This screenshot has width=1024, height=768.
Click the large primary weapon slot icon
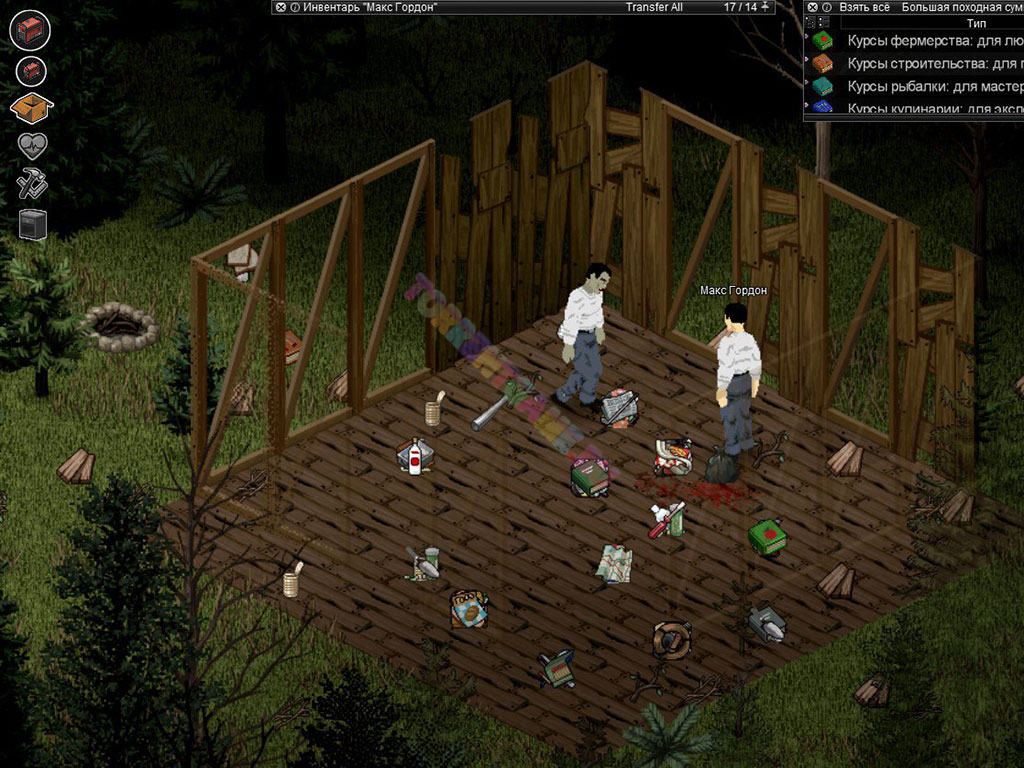30,29
